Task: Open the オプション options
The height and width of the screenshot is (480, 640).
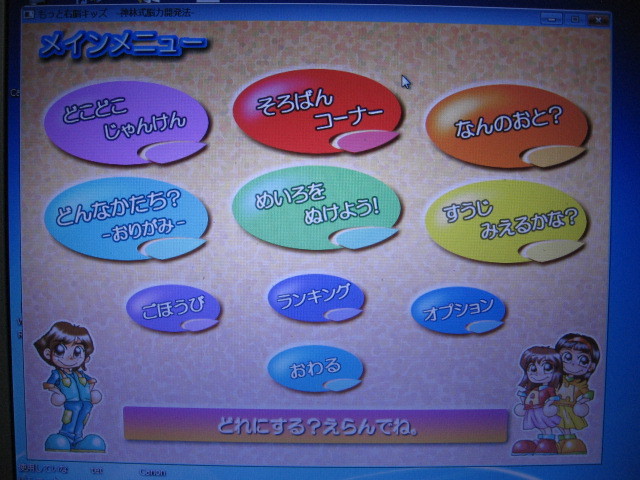Action: 458,309
